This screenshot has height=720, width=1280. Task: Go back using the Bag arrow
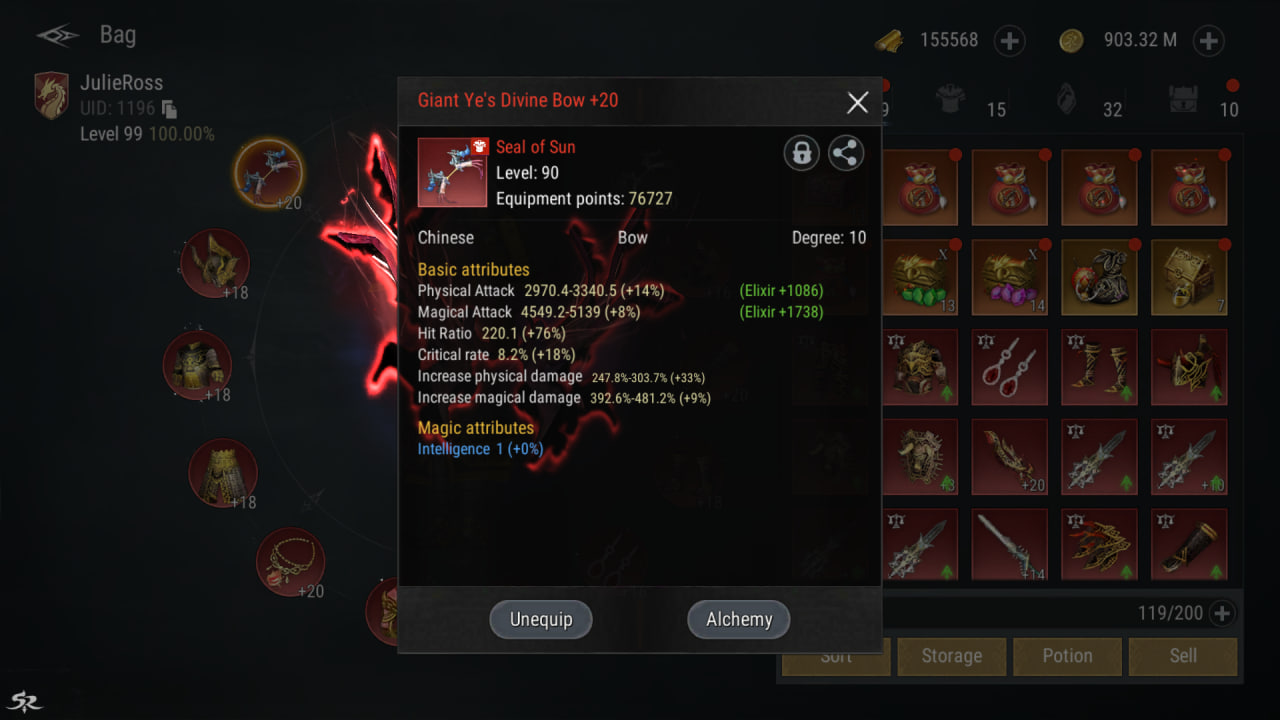click(58, 36)
